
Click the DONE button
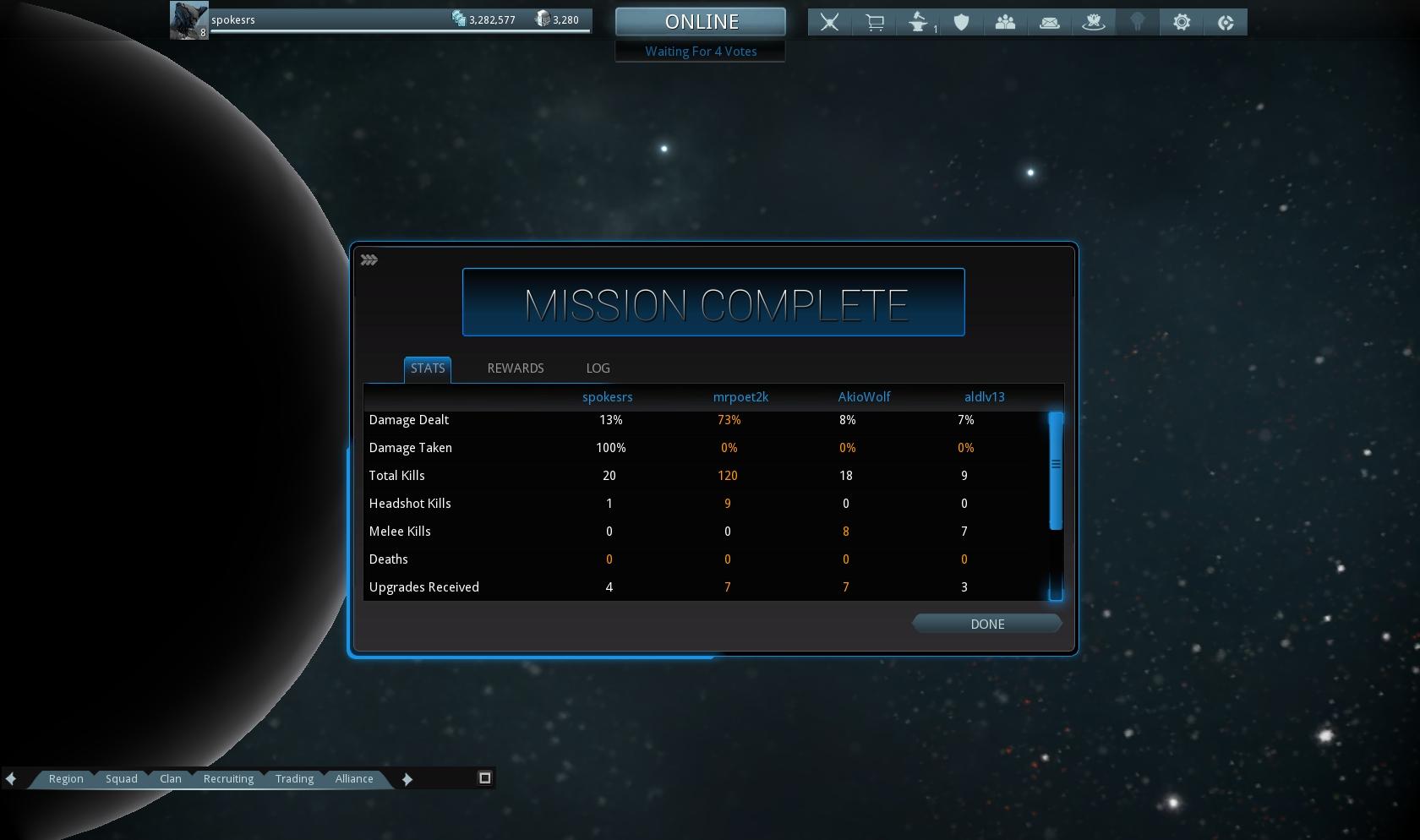tap(986, 624)
